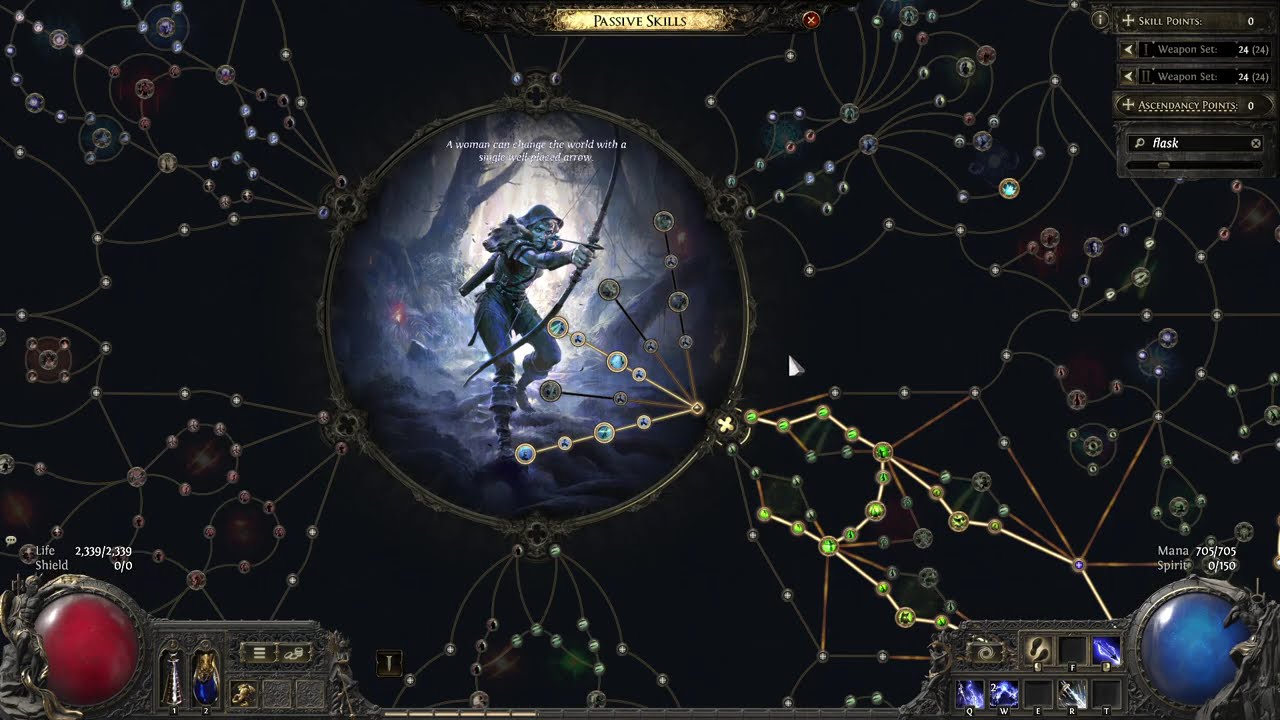Open the passive tree info button
This screenshot has width=1280, height=720.
click(1100, 20)
